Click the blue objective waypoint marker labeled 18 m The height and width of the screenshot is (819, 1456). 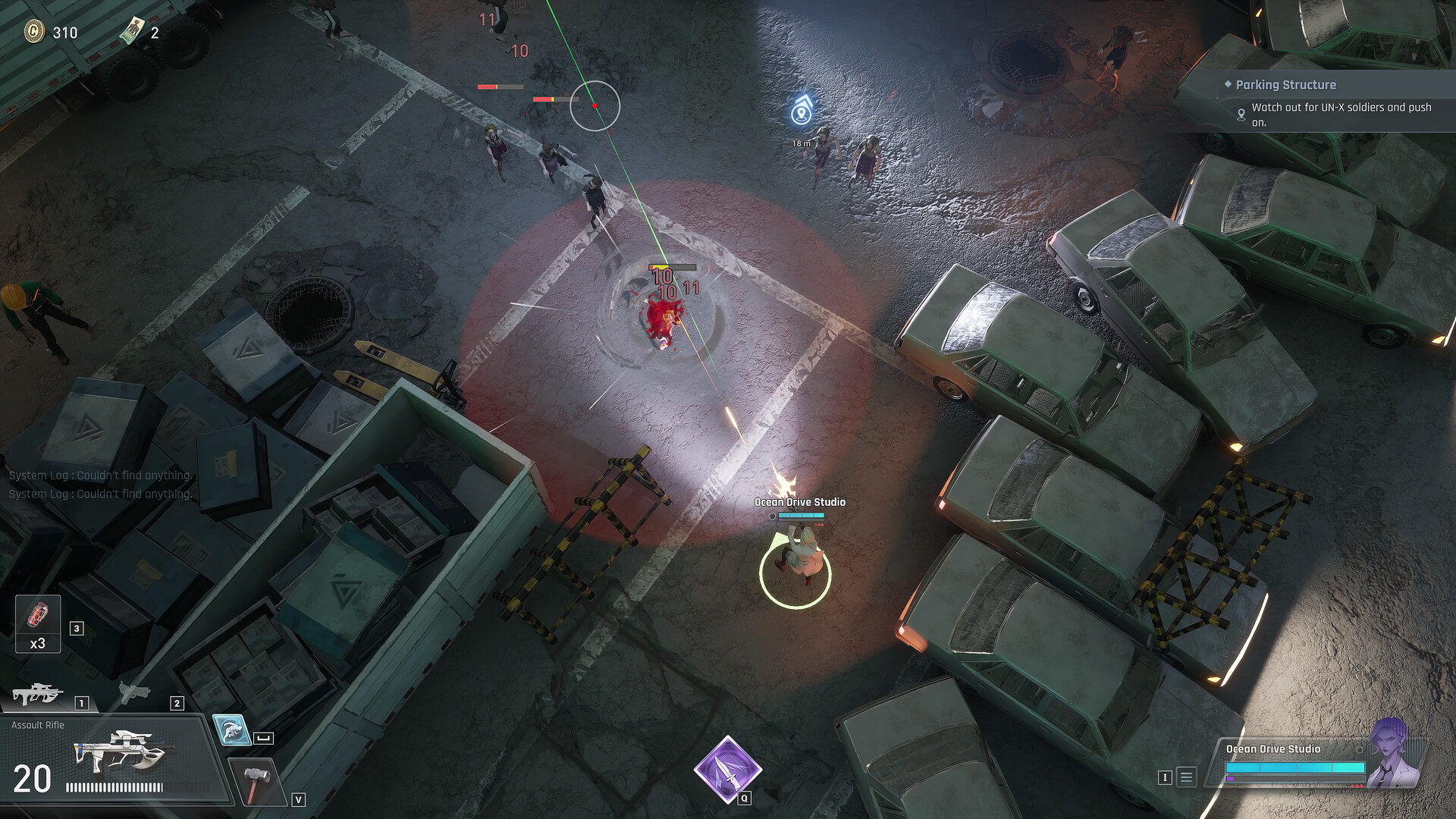coord(801,111)
